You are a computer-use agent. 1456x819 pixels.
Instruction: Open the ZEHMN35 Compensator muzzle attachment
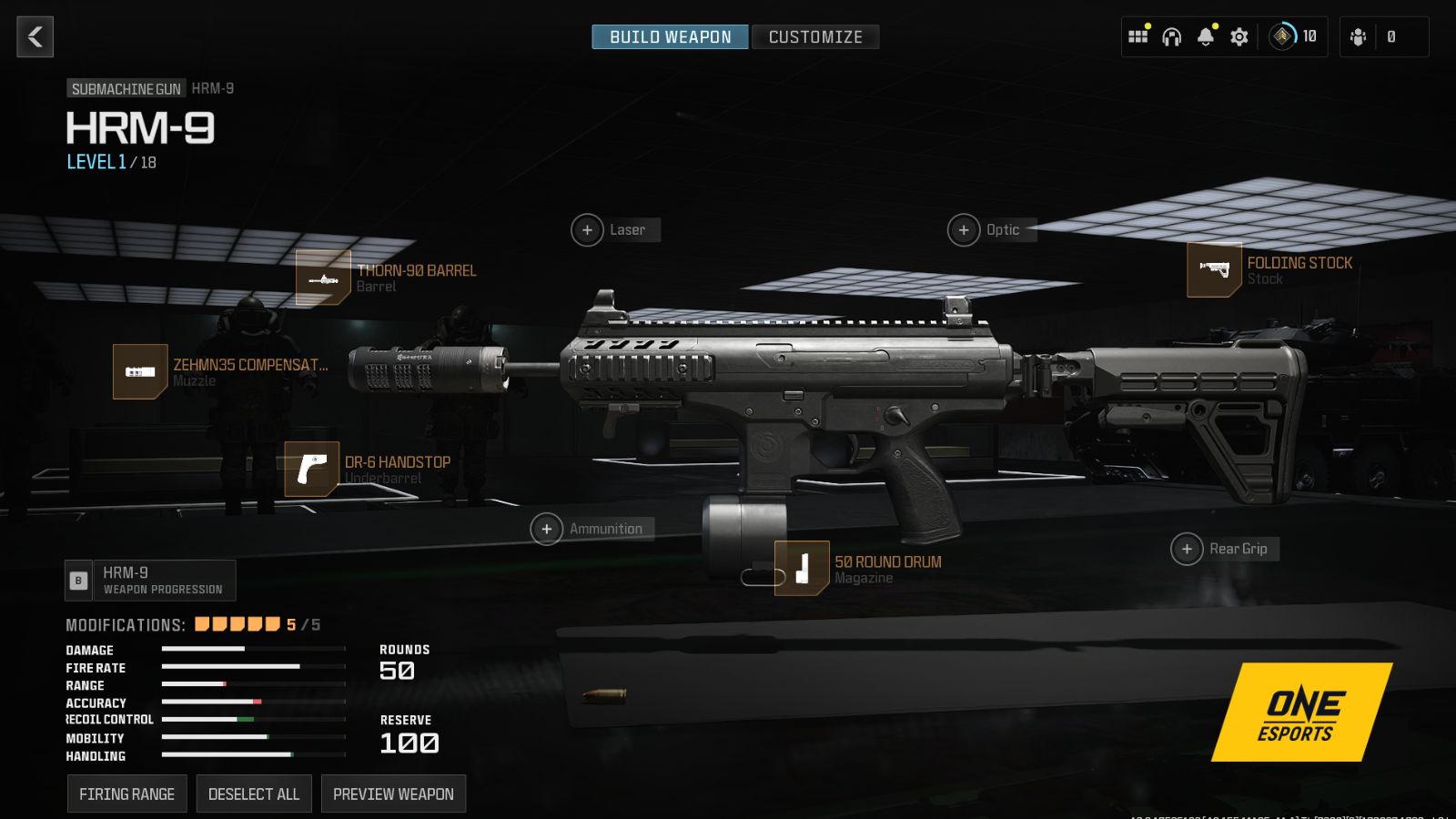[137, 372]
